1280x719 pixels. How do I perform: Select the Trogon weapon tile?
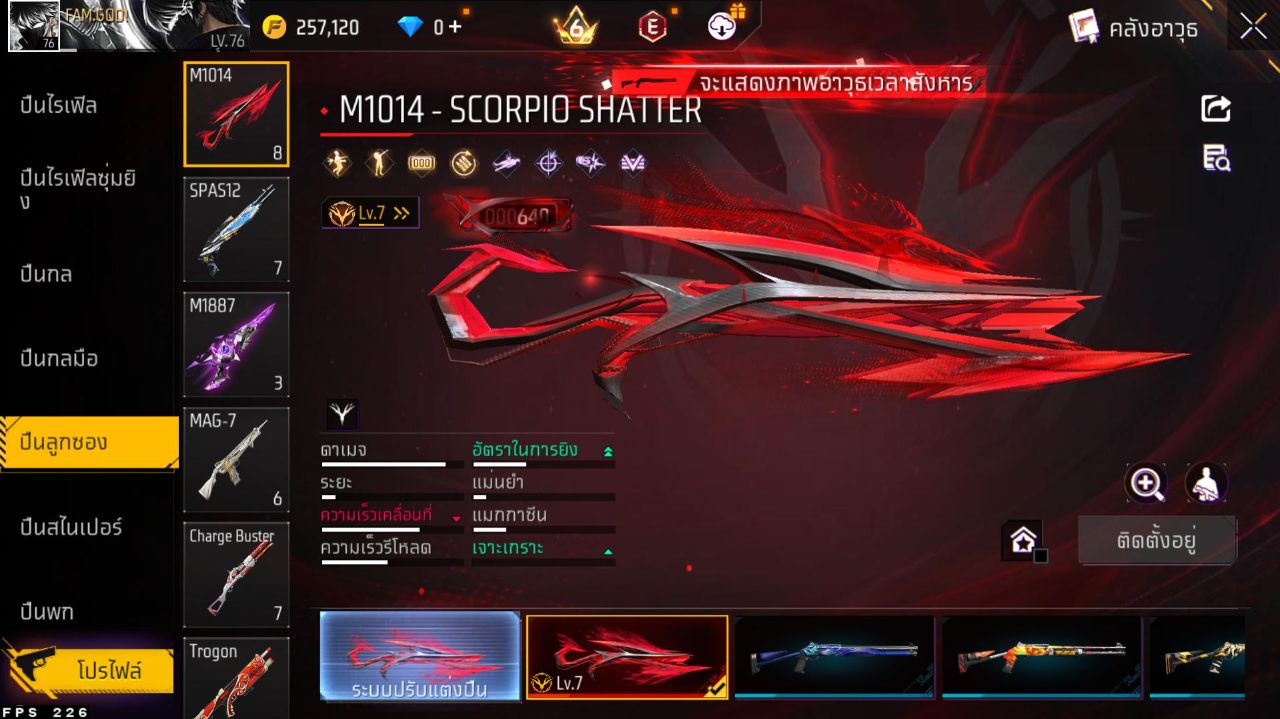pyautogui.click(x=236, y=678)
